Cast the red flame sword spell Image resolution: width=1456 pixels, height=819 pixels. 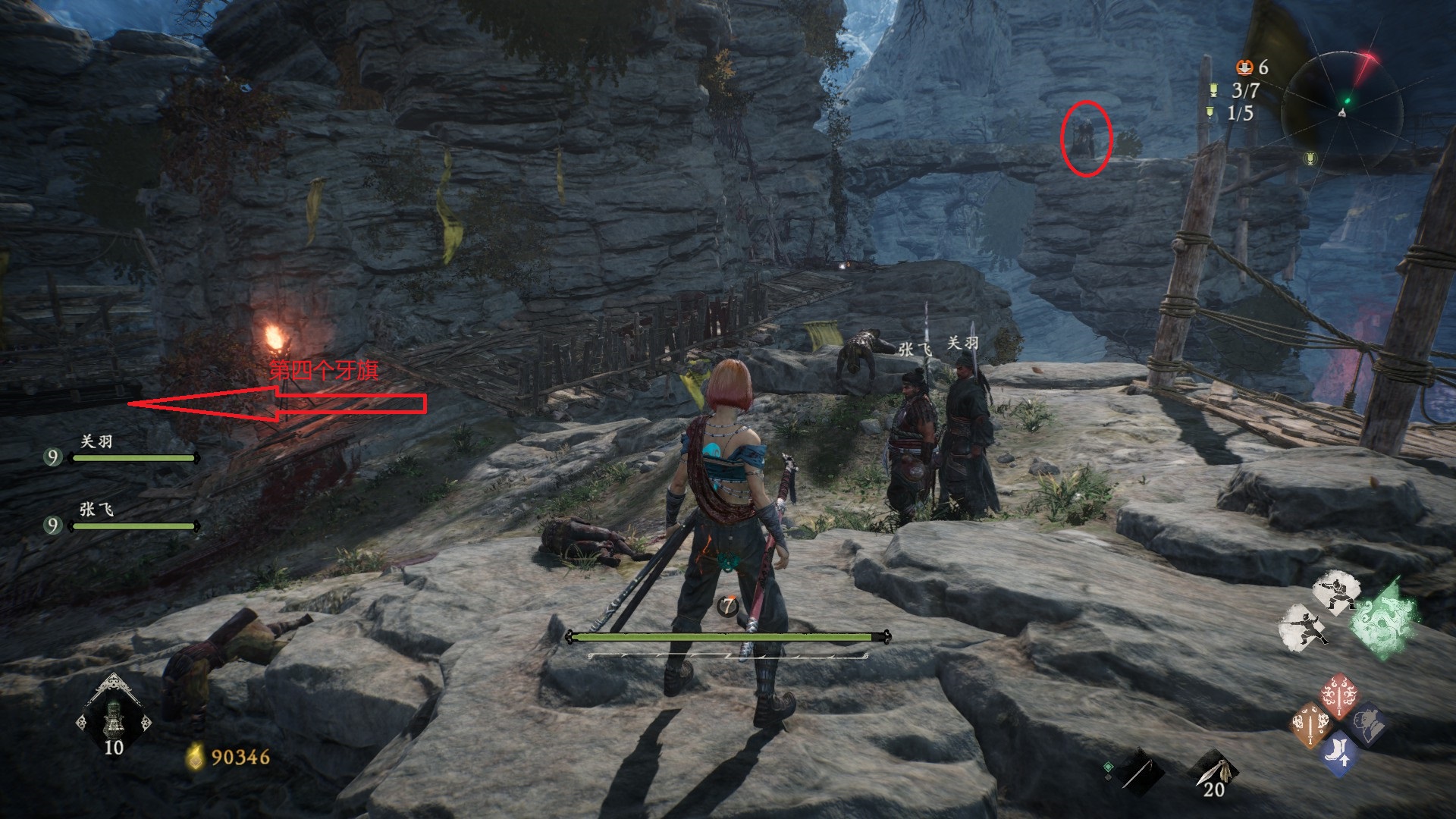tap(1338, 693)
